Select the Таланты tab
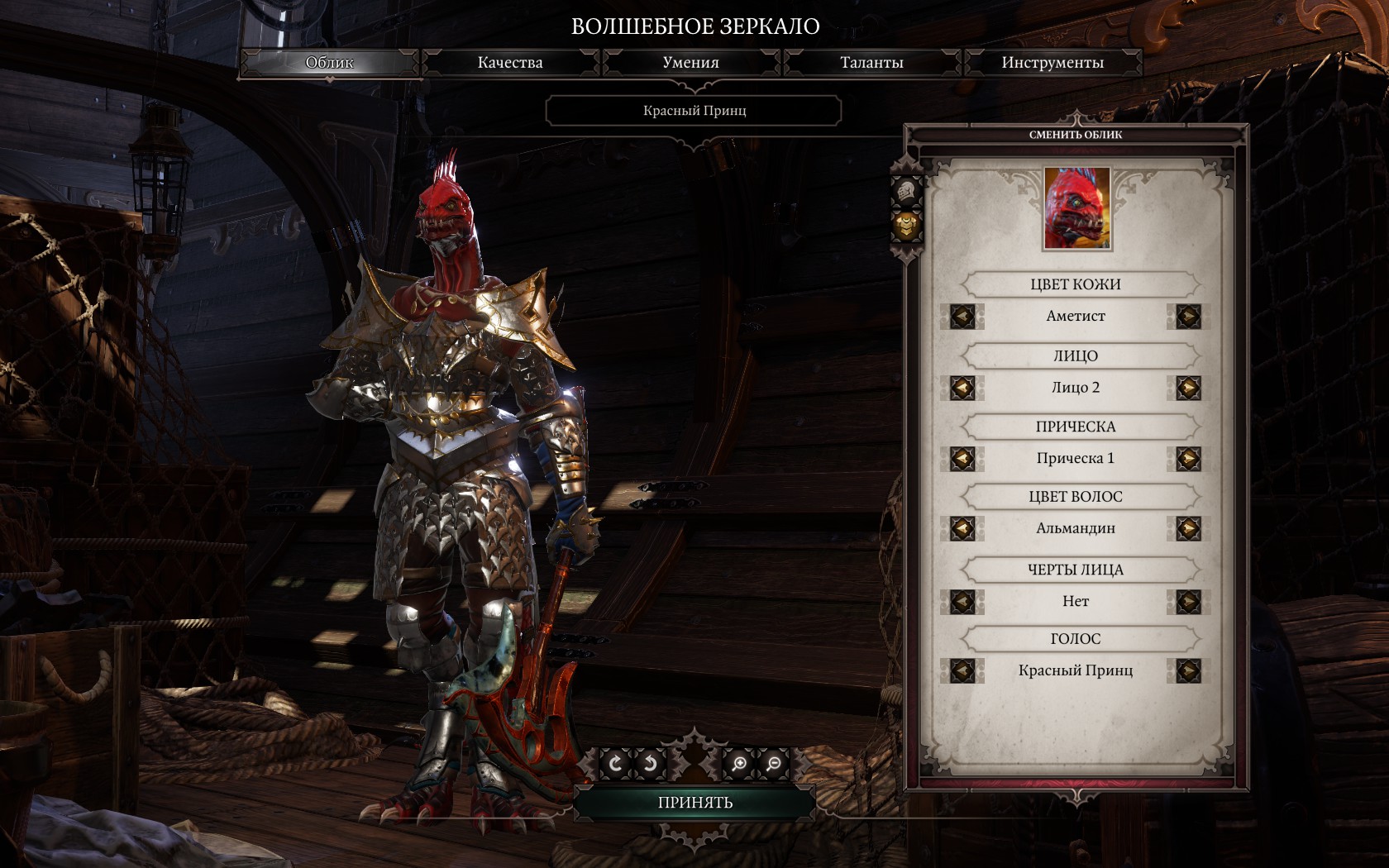Screen dimensions: 1389x868 (x=871, y=63)
